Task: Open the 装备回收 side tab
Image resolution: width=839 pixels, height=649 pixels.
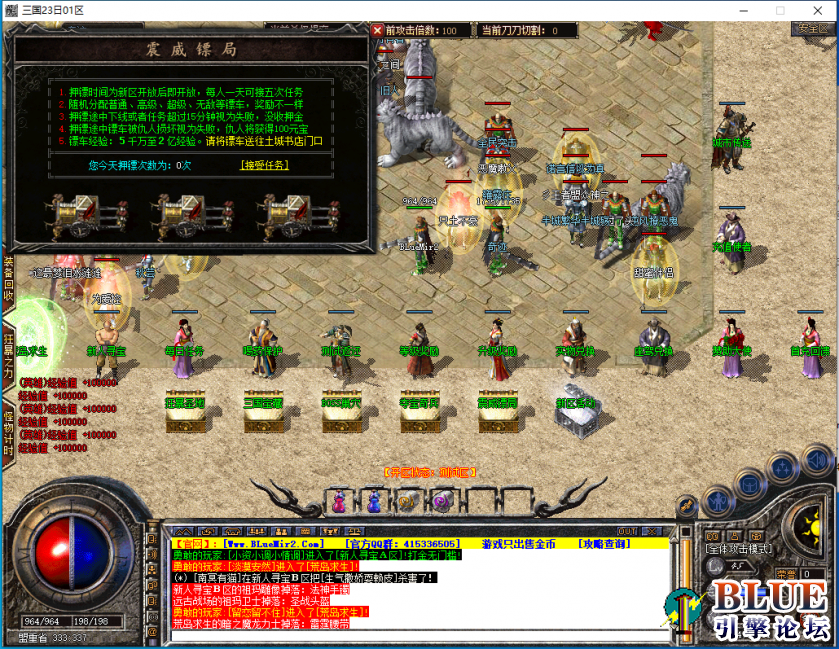Action: [8, 280]
